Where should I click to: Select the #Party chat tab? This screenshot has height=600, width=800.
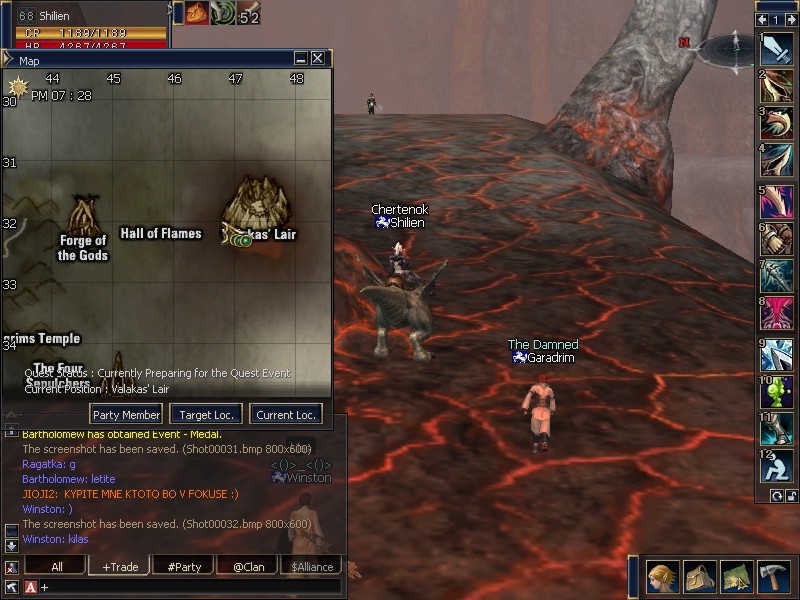[184, 567]
